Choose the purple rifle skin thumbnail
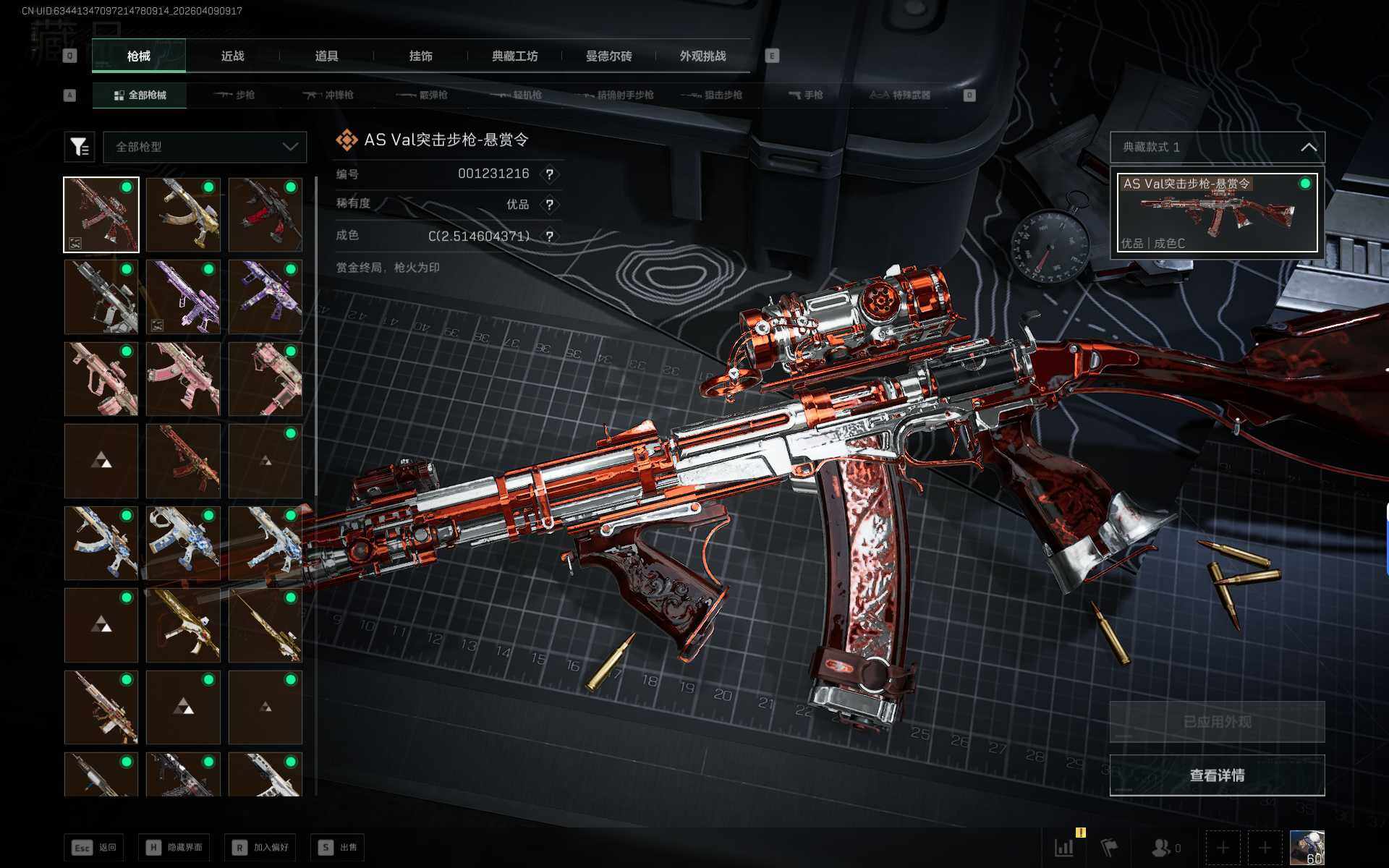This screenshot has width=1389, height=868. click(x=183, y=297)
